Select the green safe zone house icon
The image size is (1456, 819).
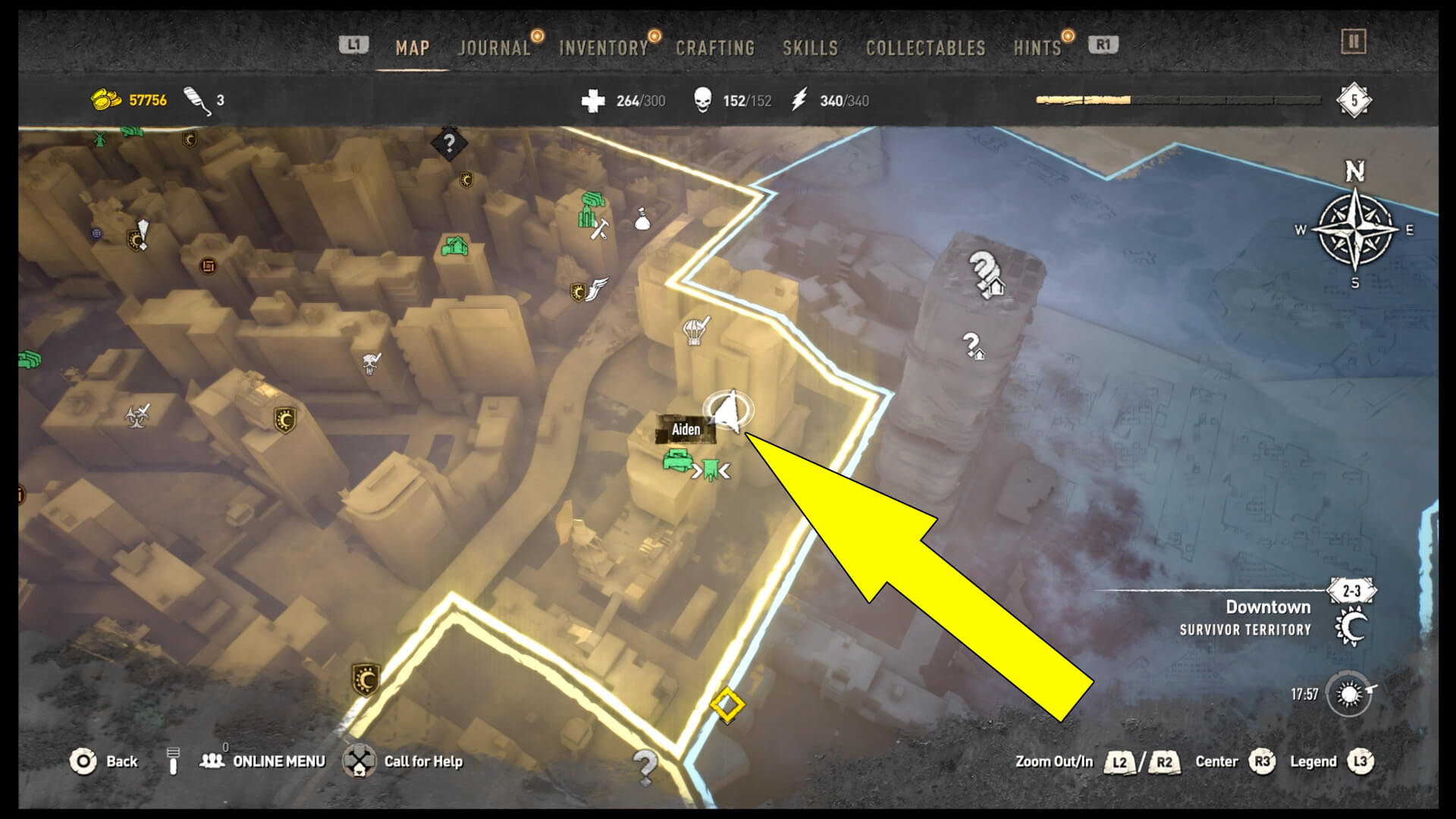(x=454, y=246)
